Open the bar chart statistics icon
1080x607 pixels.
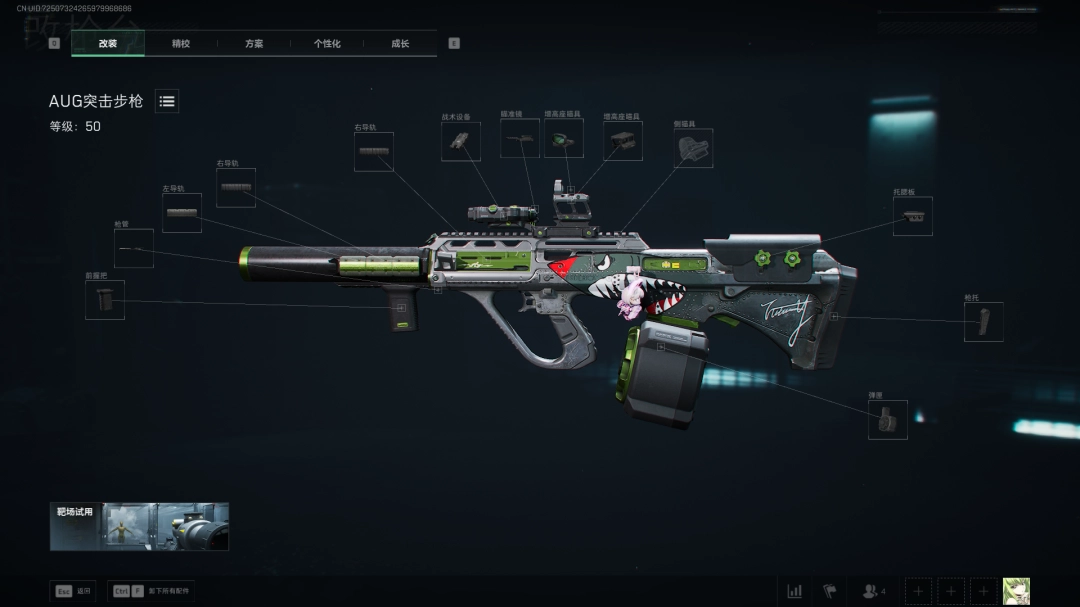pos(794,591)
